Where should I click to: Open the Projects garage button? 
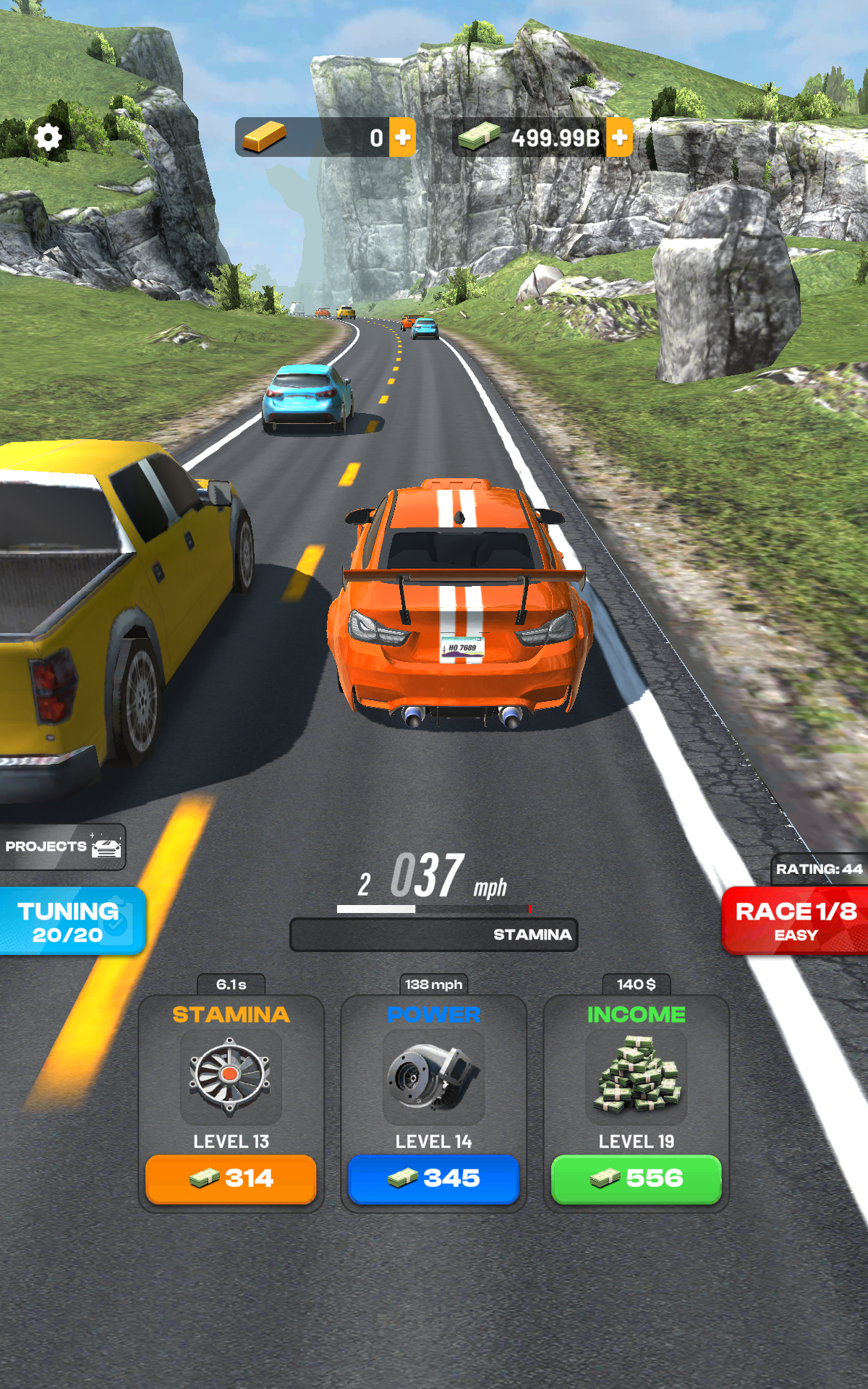pos(63,846)
